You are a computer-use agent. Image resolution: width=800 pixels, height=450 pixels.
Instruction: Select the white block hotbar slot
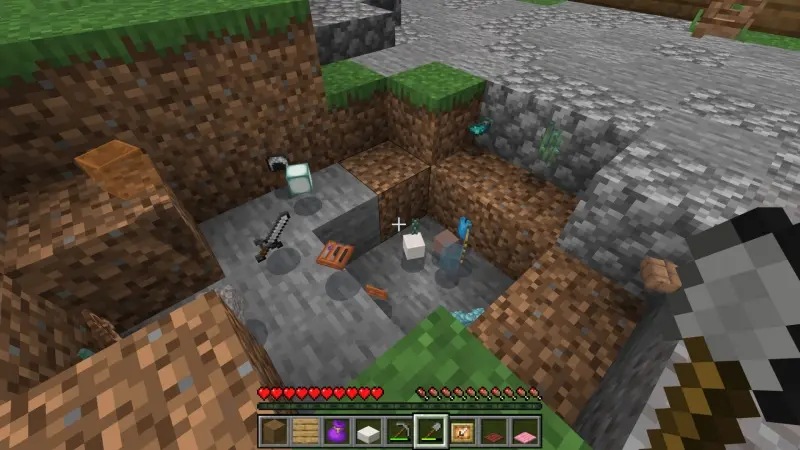click(x=368, y=432)
